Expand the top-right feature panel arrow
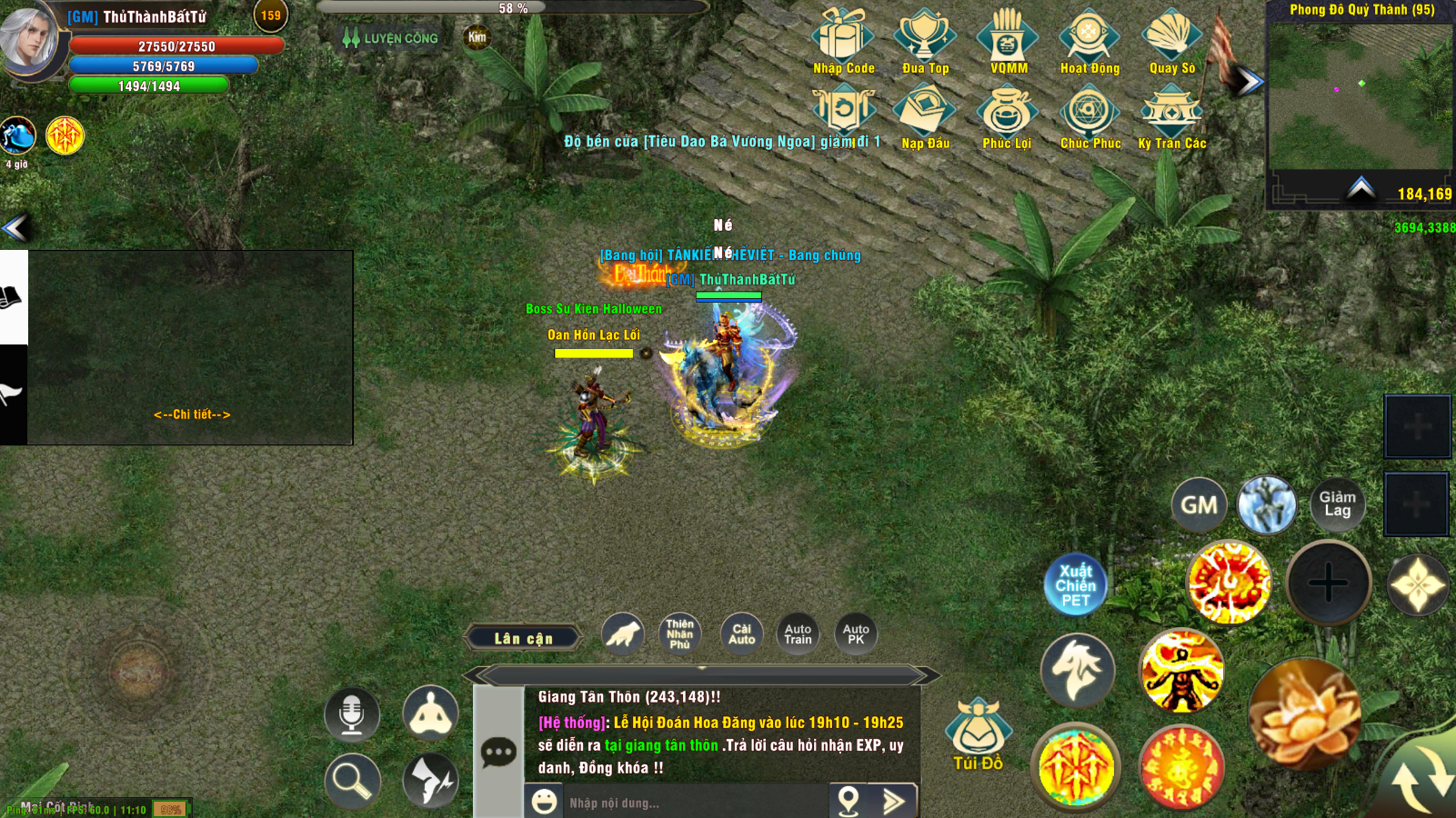The image size is (1456, 818). 1246,80
